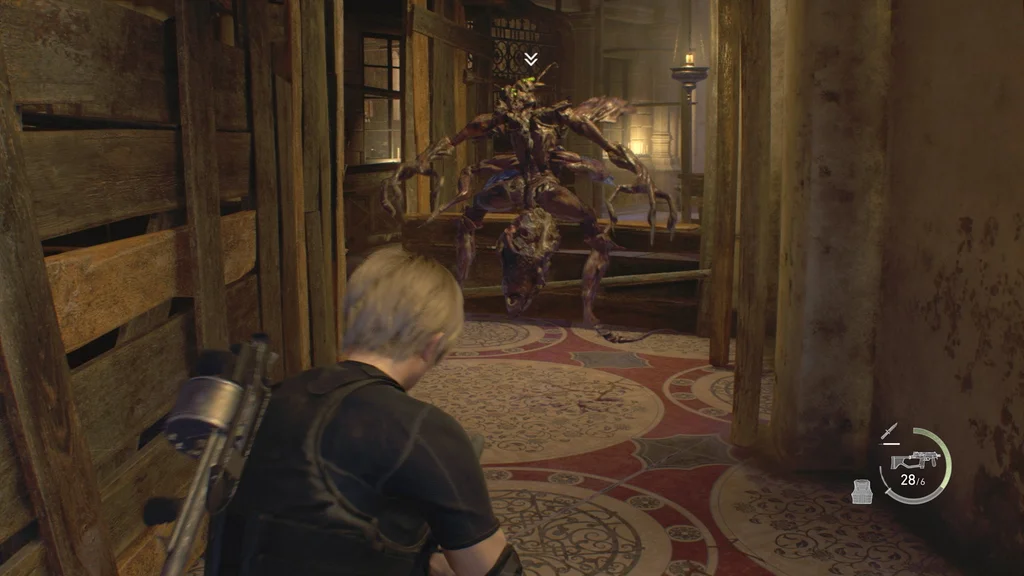
Task: Click the body armor vest icon
Action: 862,490
